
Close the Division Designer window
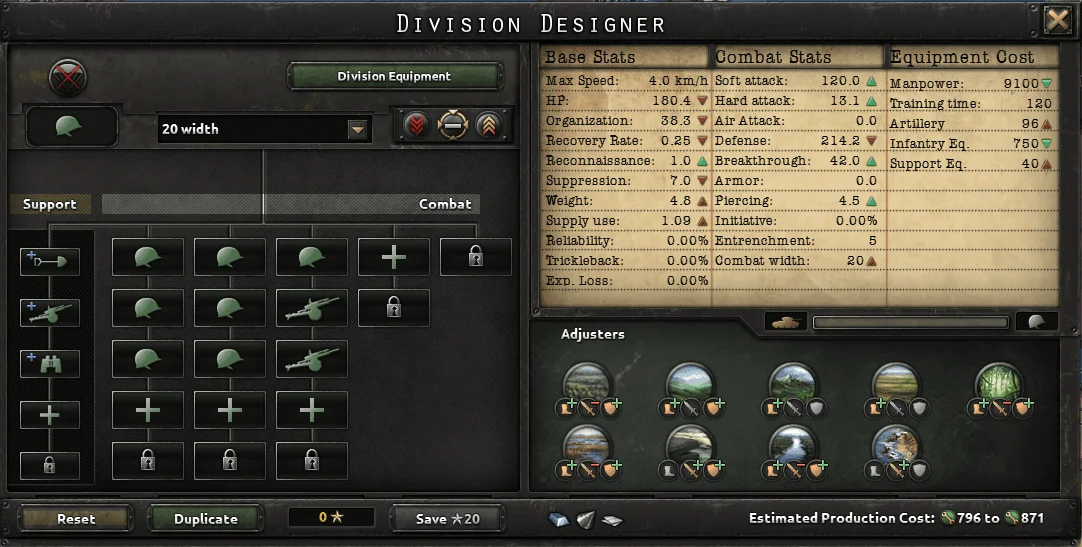point(1058,20)
